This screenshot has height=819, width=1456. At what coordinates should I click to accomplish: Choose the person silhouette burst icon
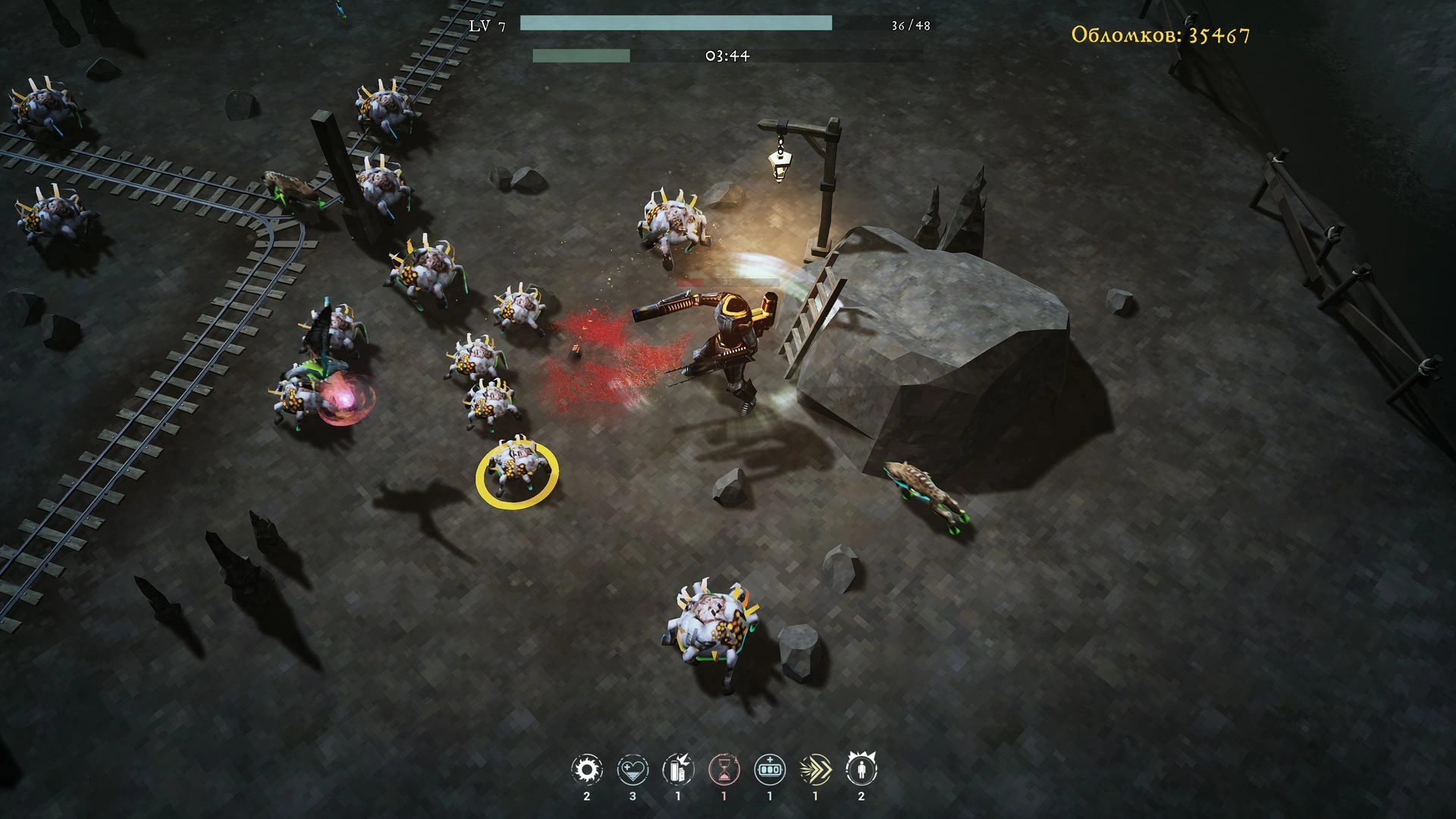click(861, 770)
